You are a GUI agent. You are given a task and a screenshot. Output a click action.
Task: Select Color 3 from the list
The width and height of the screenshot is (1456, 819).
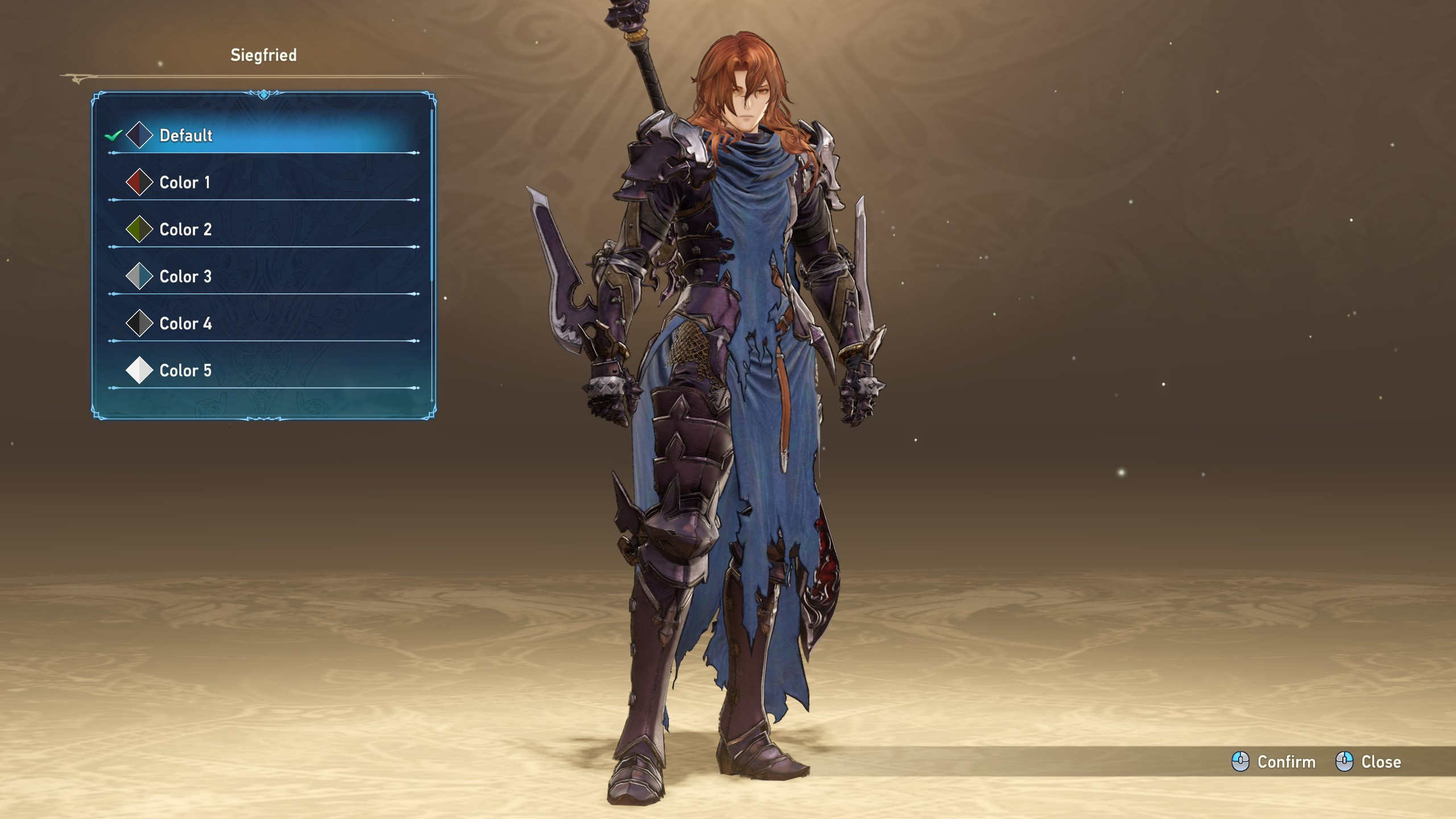185,277
